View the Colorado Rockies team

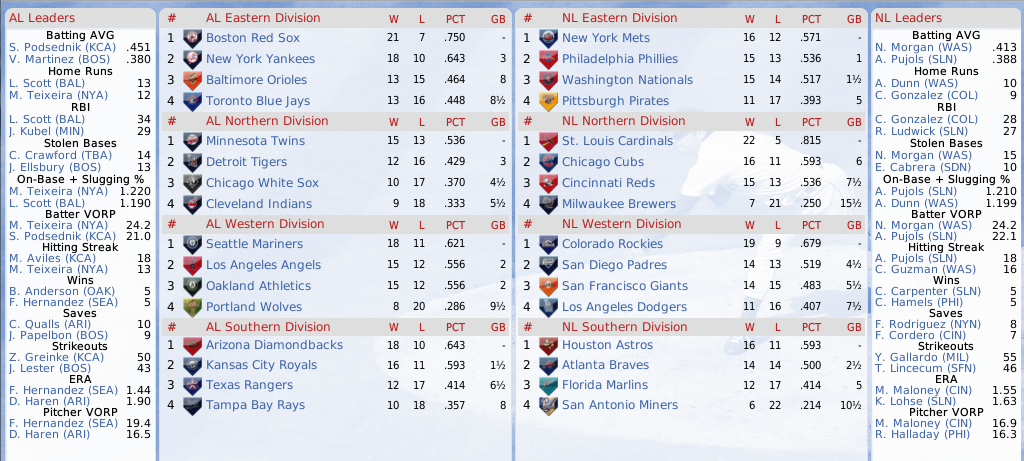pyautogui.click(x=614, y=244)
